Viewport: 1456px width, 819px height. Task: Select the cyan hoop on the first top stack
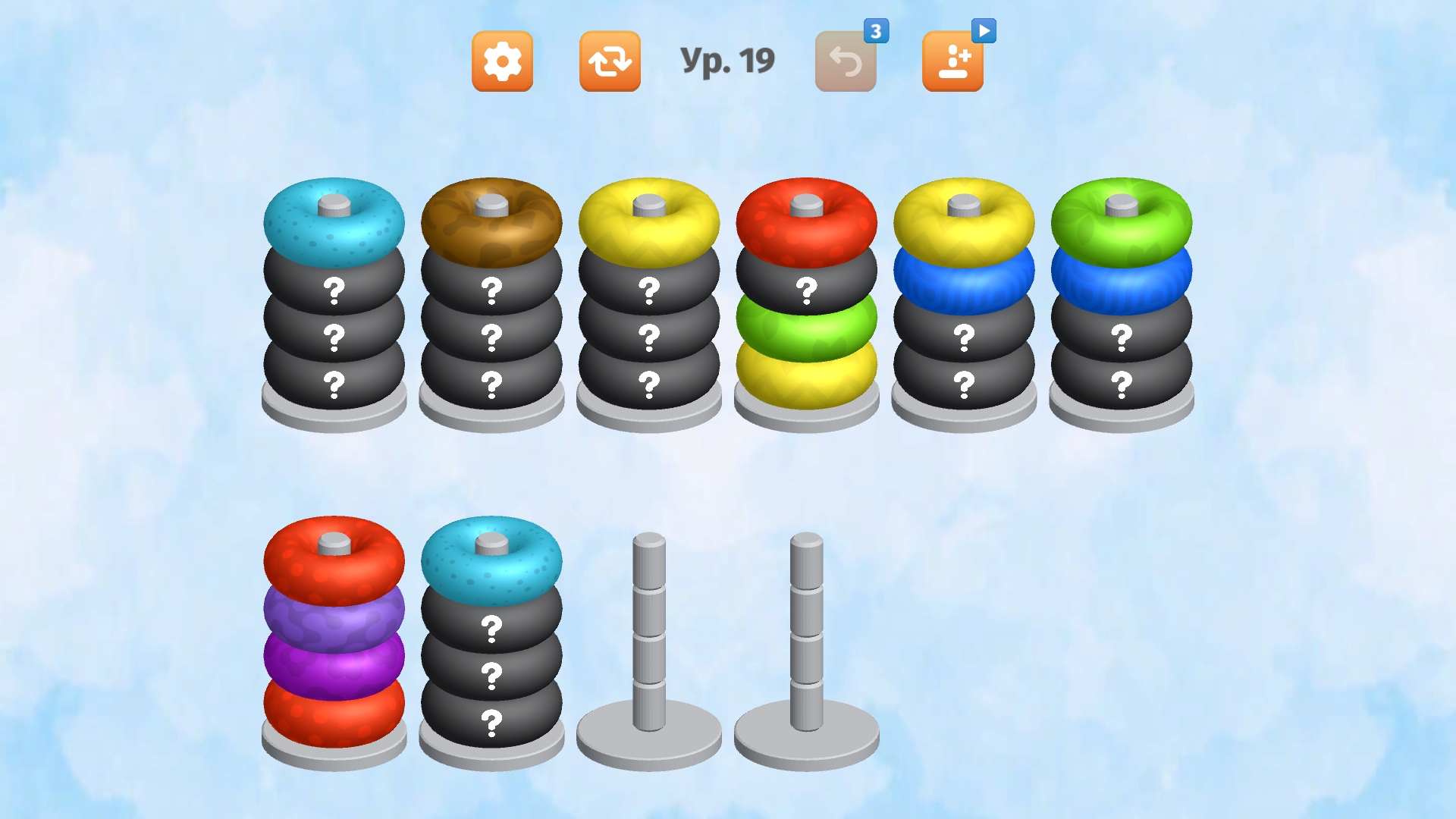pos(334,222)
